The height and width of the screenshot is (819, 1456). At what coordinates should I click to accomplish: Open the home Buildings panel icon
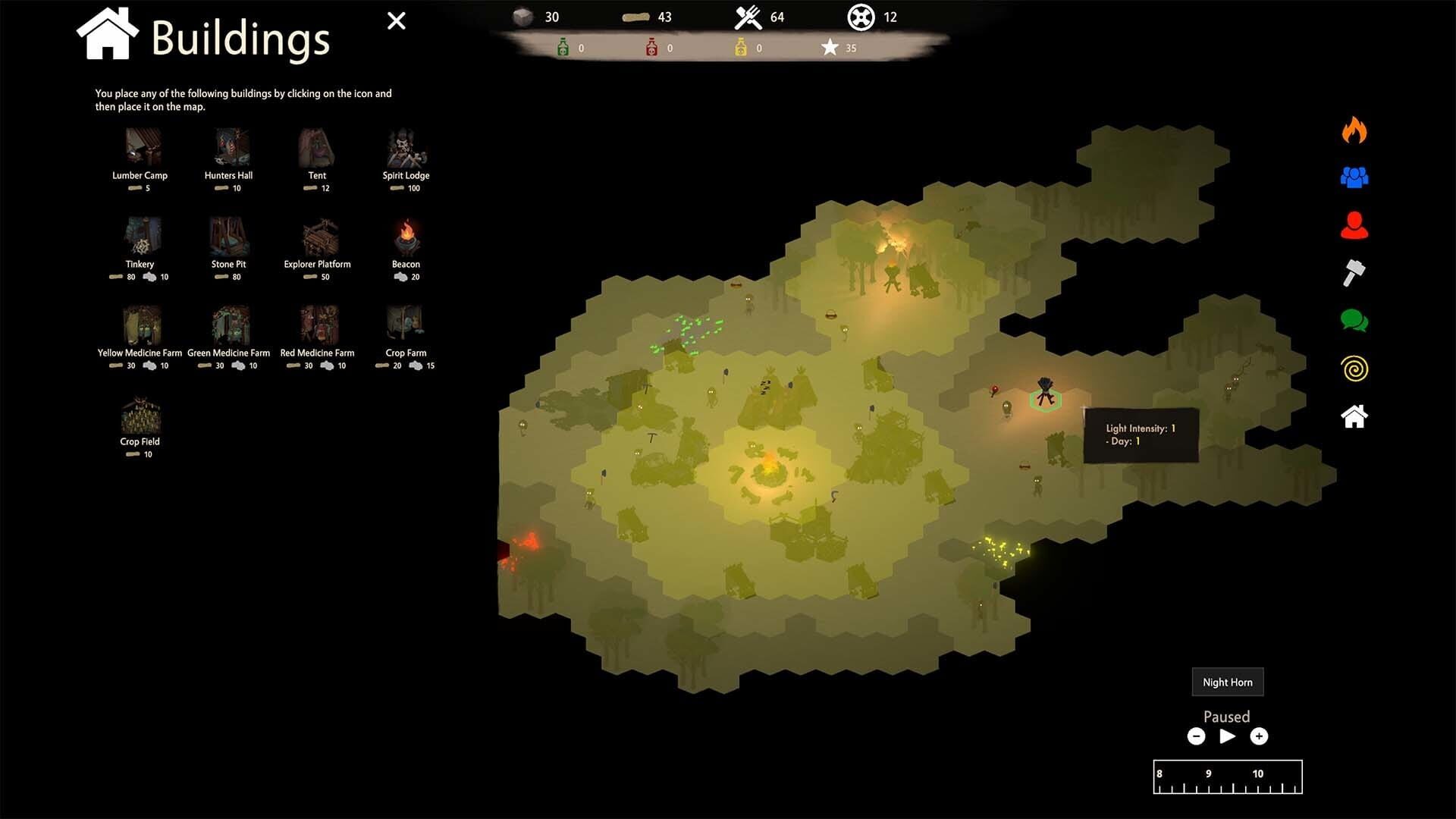coord(1354,416)
